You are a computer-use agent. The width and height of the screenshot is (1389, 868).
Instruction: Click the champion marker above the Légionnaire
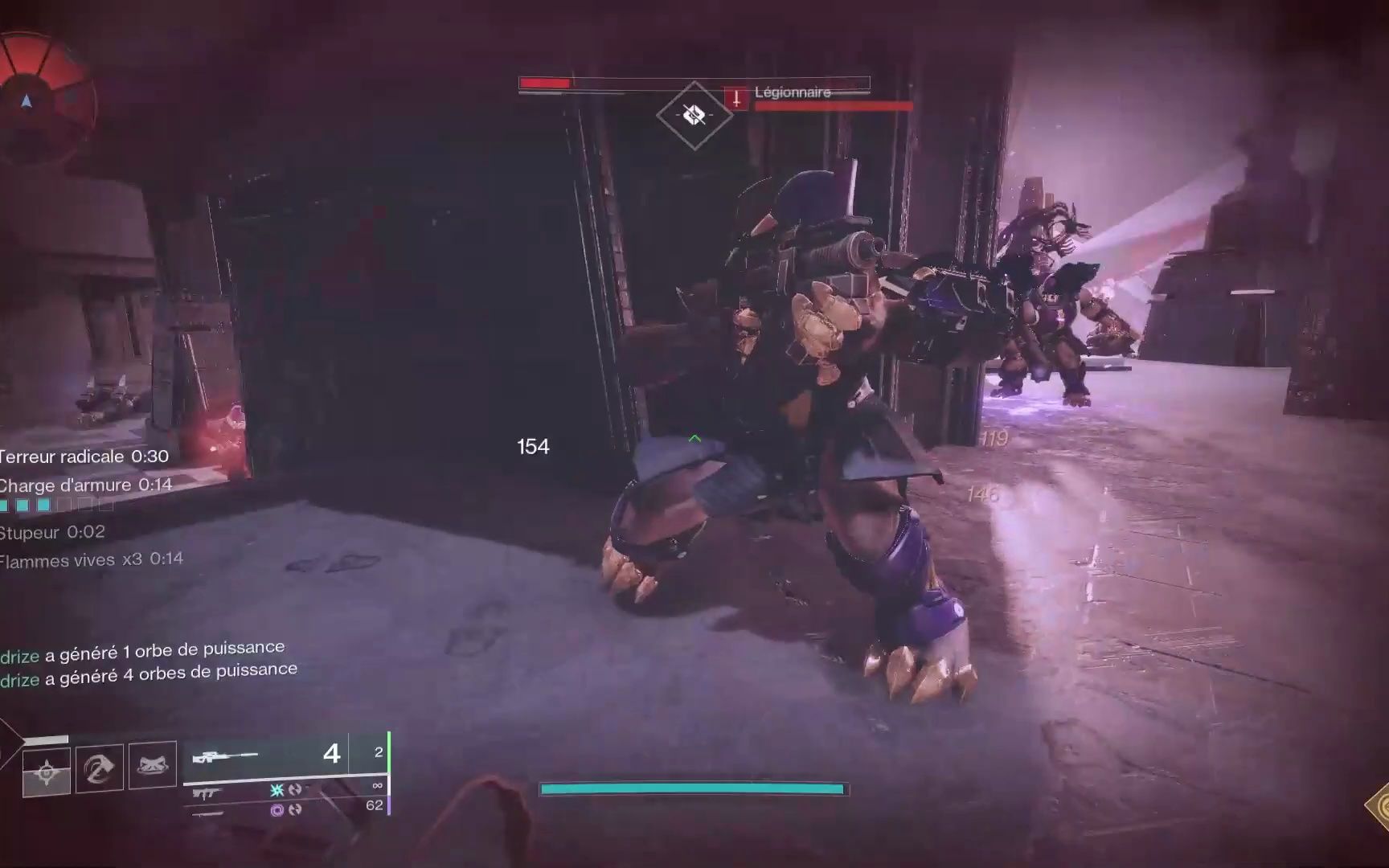(x=694, y=116)
